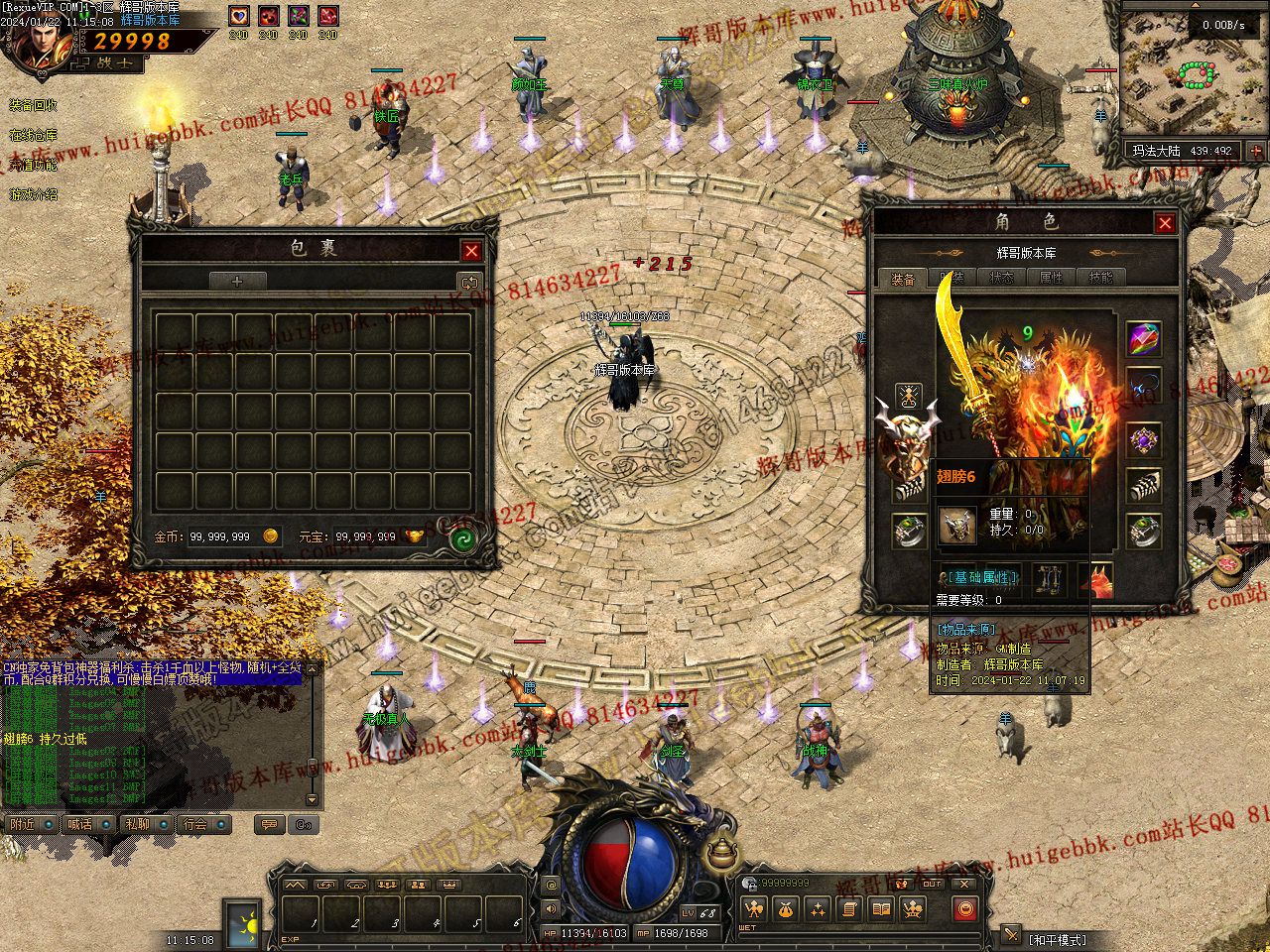
Task: Click the OUT logout button
Action: pyautogui.click(x=933, y=884)
